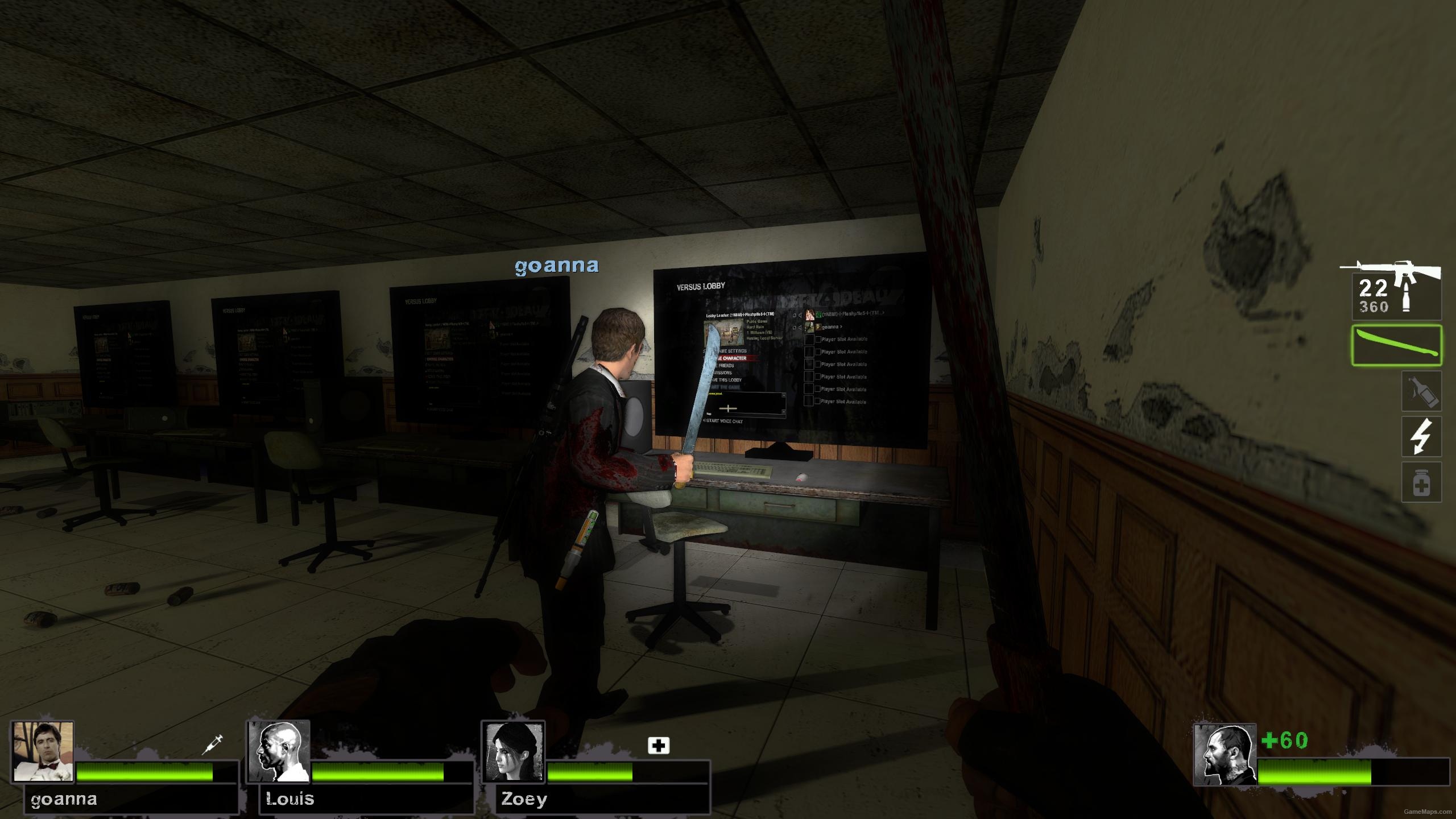Click goanna's teammate portrait

point(43,751)
